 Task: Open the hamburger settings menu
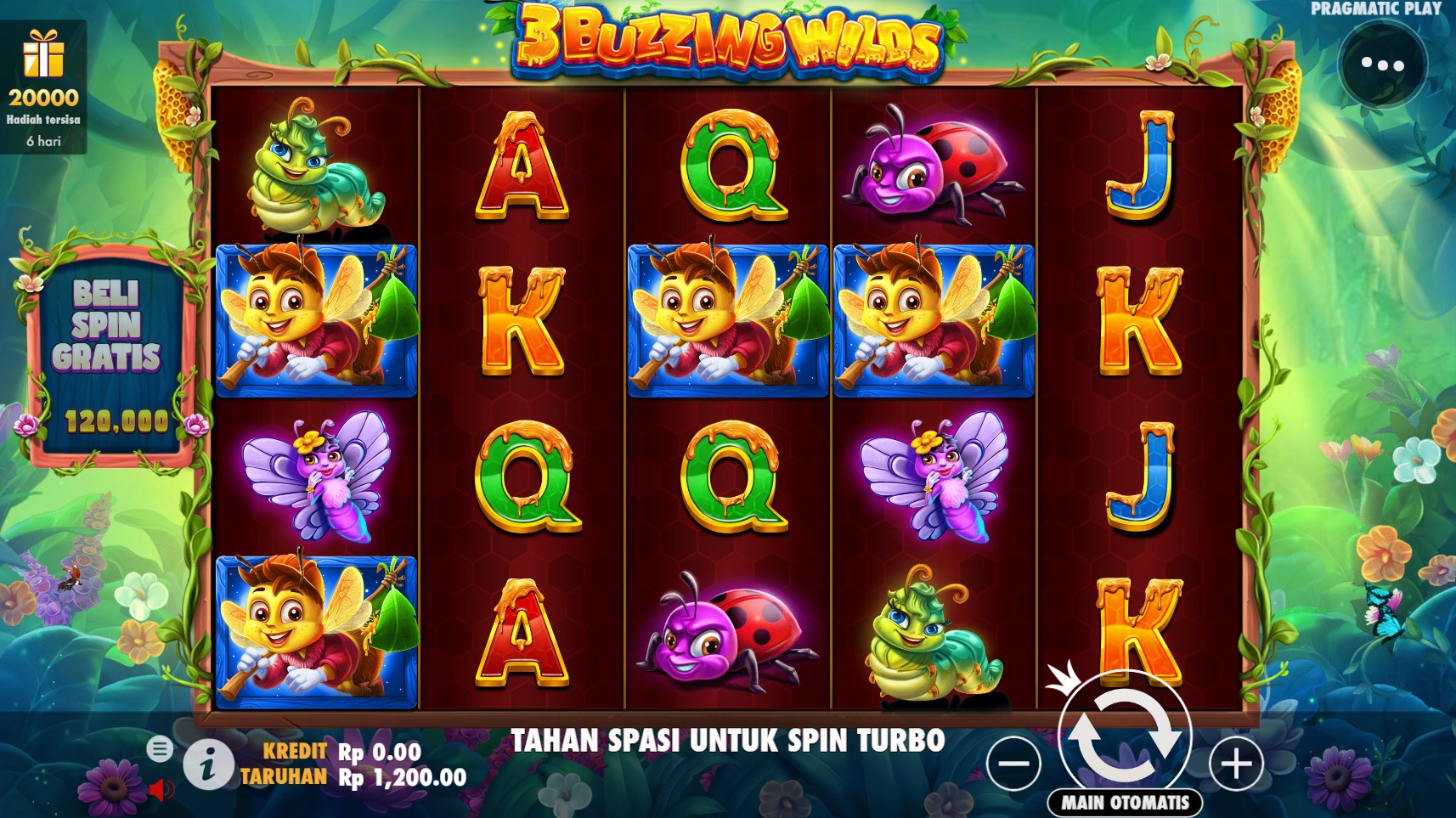click(159, 748)
